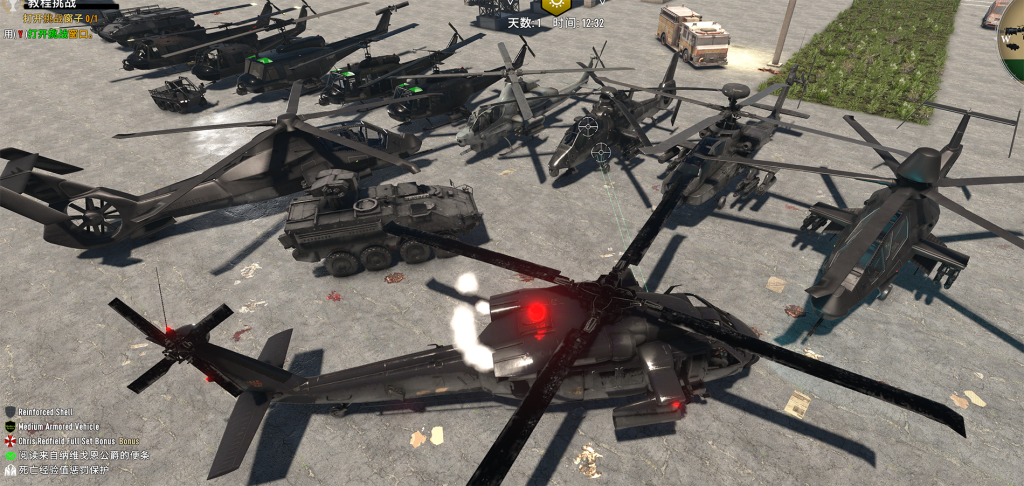Open the green envelope note quest icon

coord(10,455)
